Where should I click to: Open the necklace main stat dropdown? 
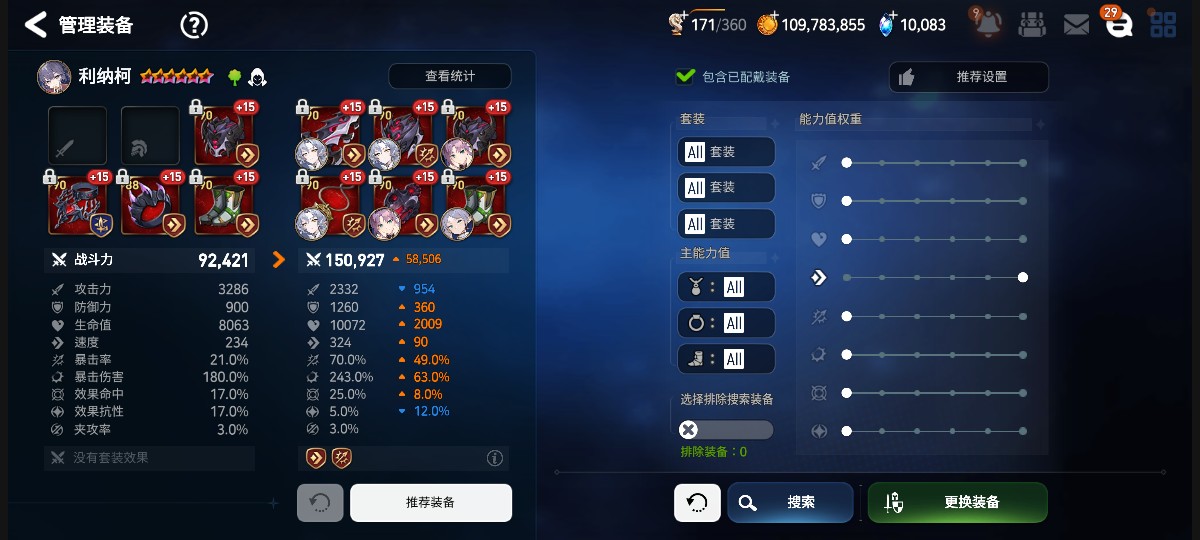pos(726,287)
